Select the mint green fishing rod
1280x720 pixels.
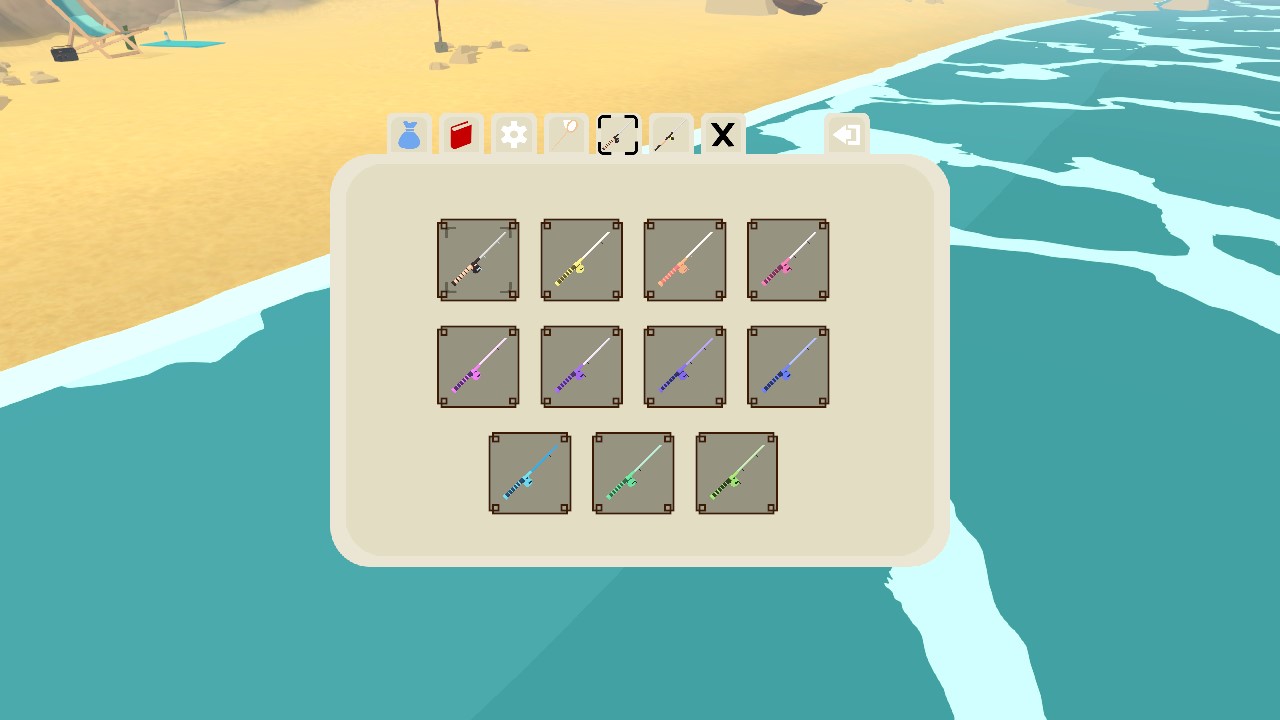coord(633,473)
